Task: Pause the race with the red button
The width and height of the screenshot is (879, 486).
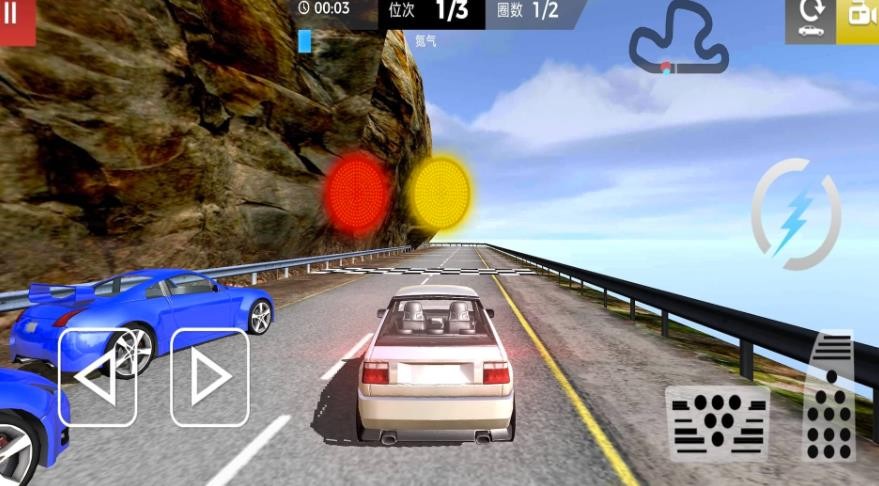Action: pyautogui.click(x=14, y=18)
